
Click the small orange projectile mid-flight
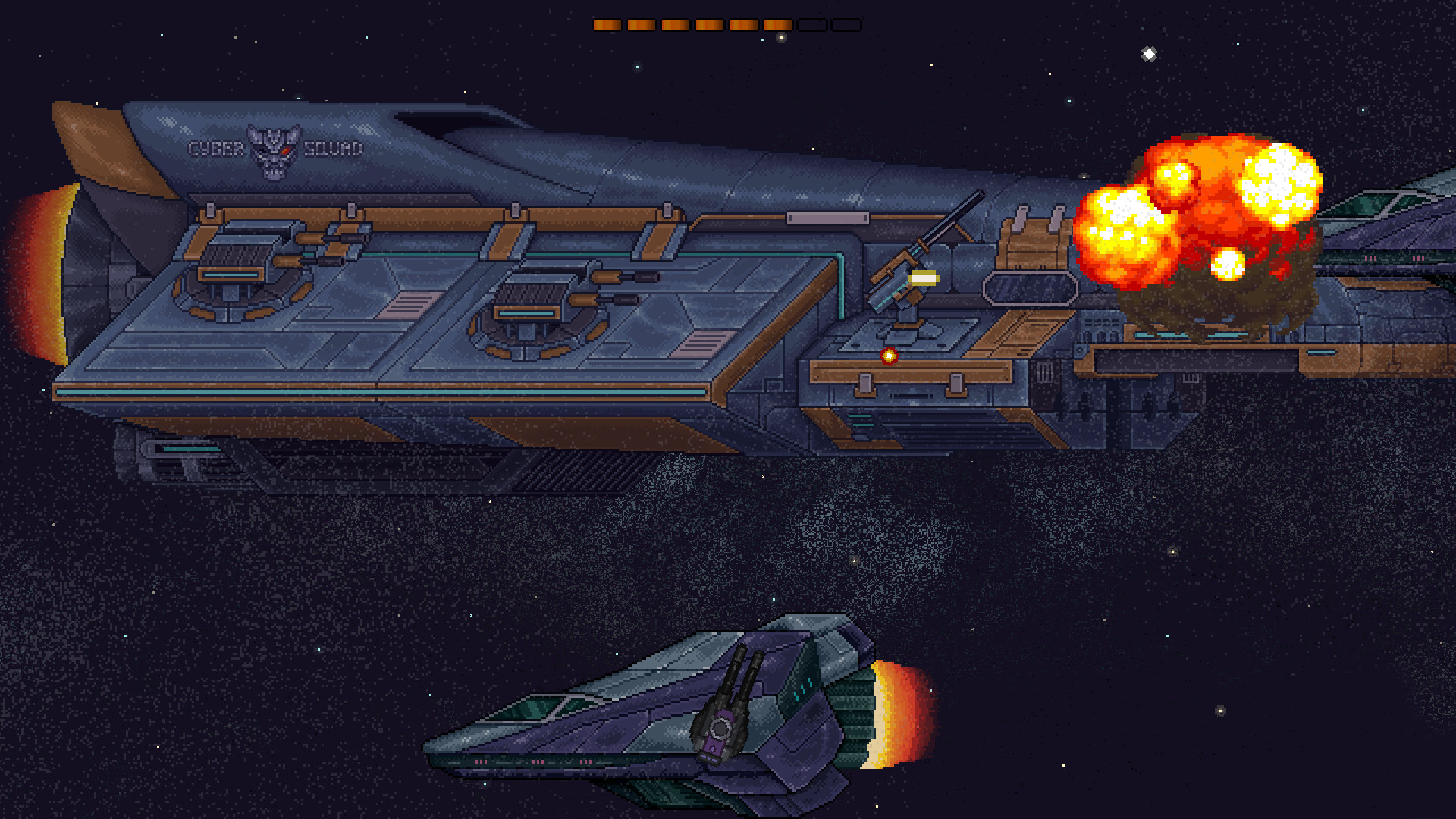point(889,354)
